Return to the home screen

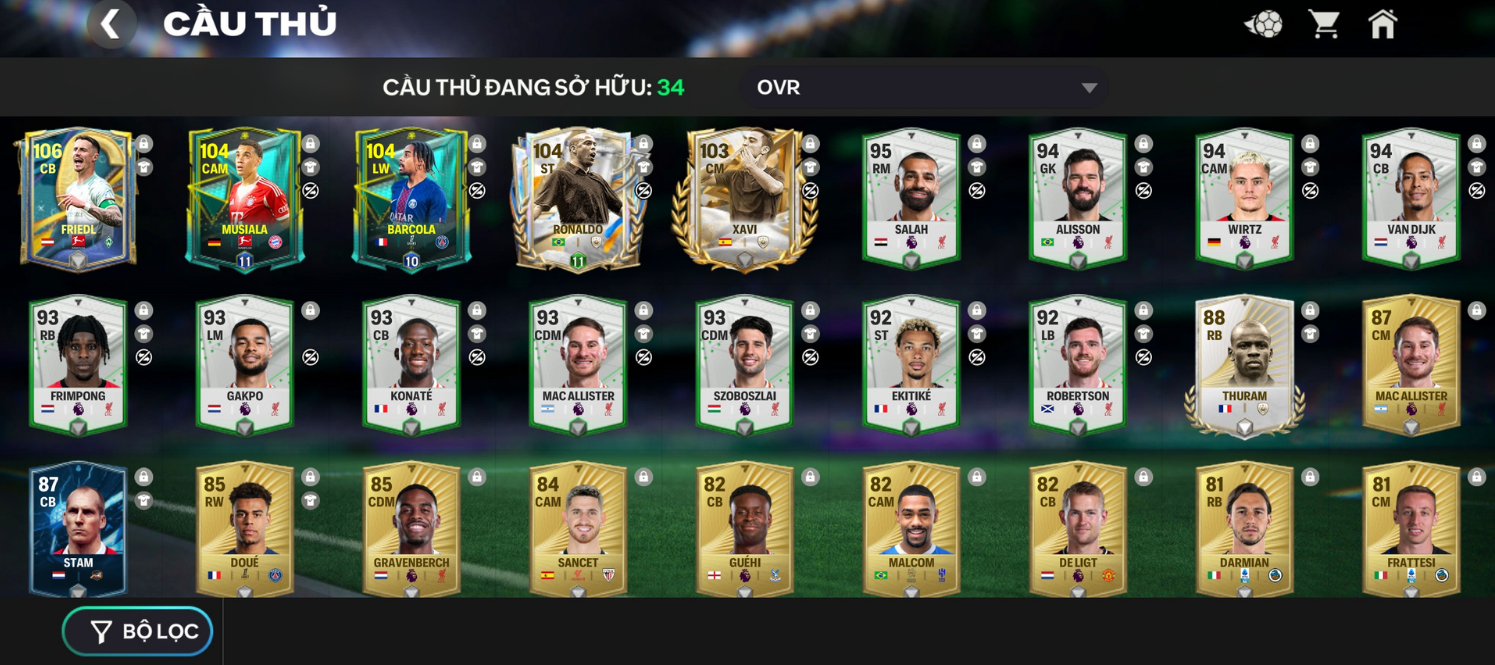[x=1383, y=24]
